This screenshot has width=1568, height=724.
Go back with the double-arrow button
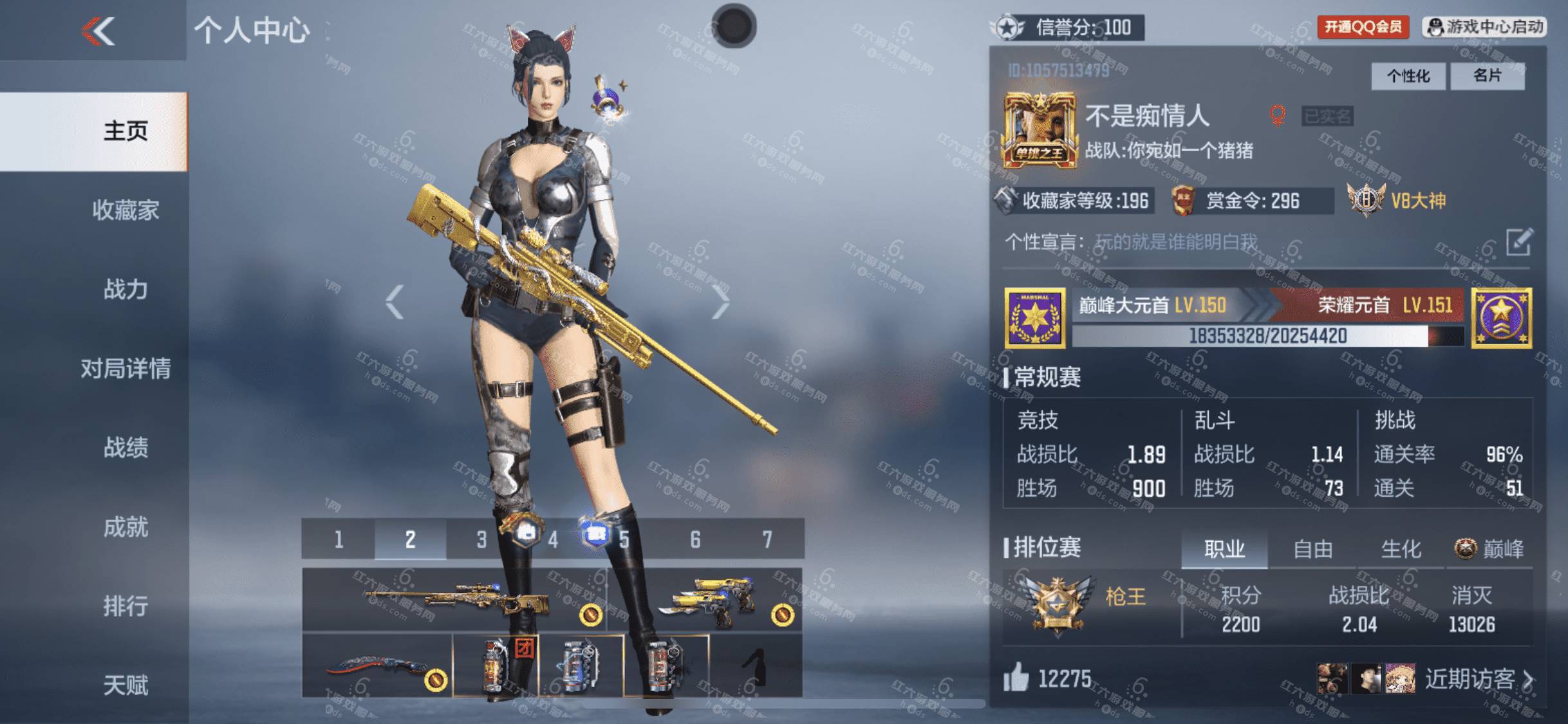(x=98, y=31)
